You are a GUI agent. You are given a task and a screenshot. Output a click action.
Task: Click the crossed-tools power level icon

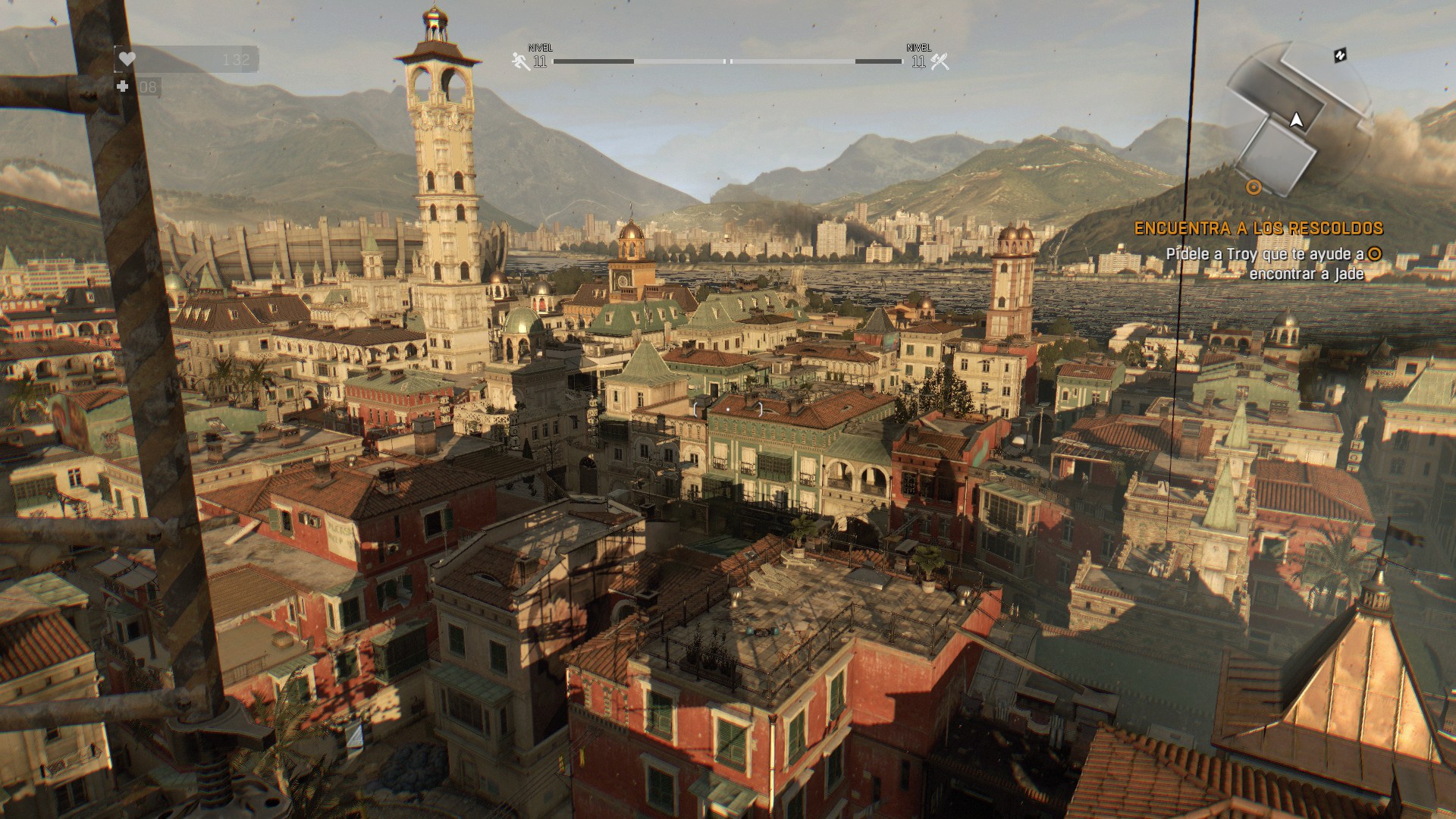click(940, 61)
